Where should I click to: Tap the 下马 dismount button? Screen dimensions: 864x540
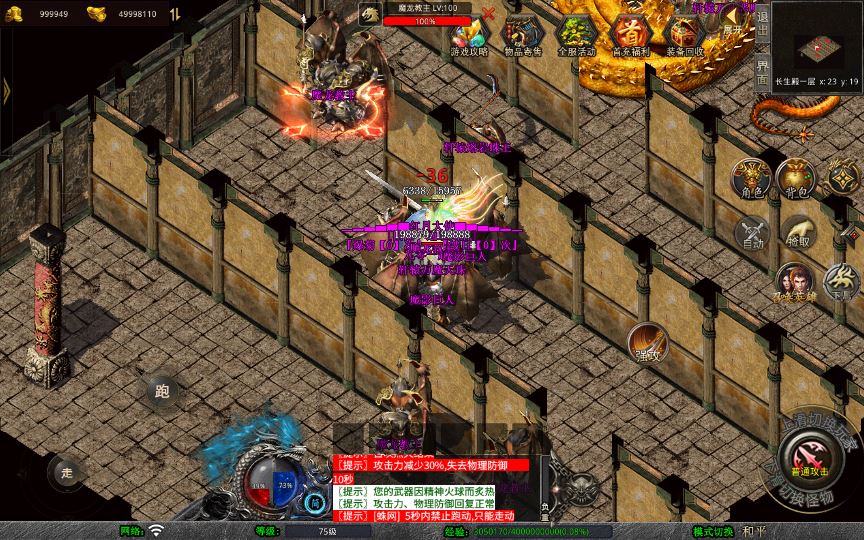click(840, 282)
